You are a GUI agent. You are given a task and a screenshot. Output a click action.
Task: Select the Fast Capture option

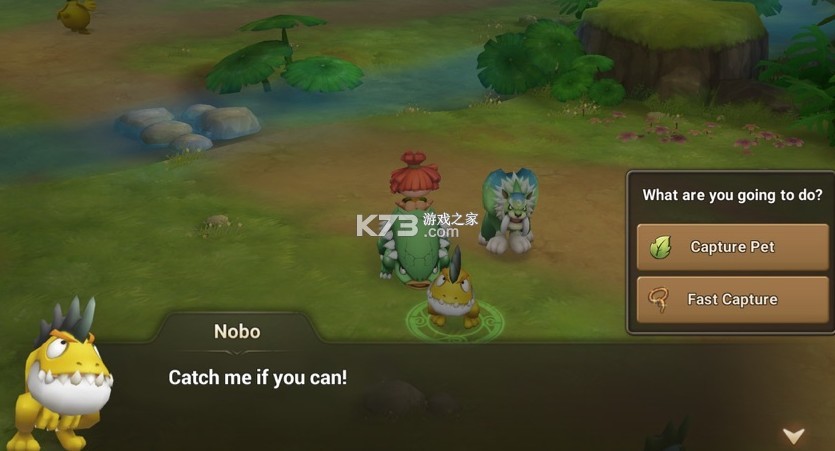pyautogui.click(x=732, y=299)
